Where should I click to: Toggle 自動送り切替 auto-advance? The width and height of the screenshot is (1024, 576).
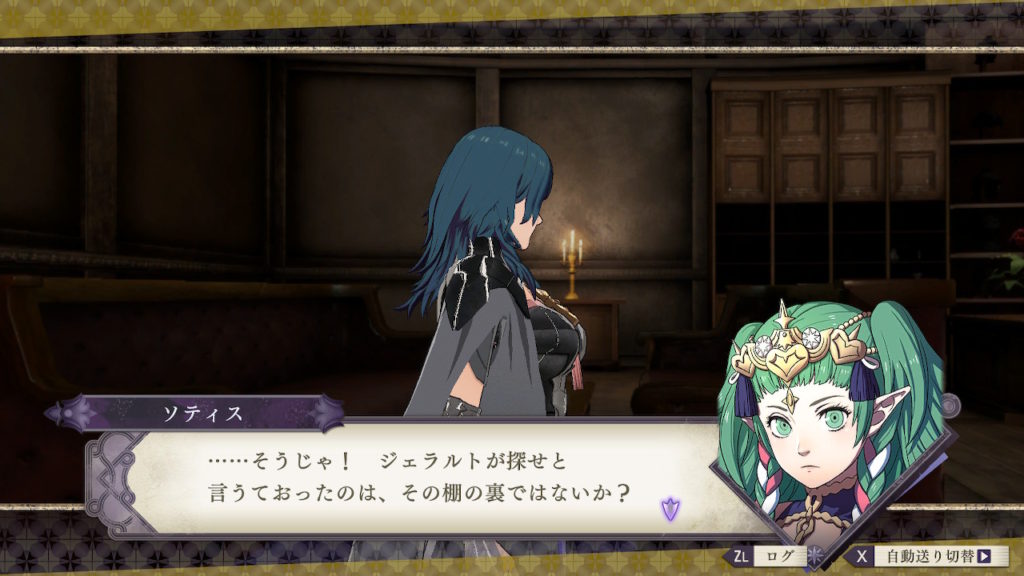tap(929, 556)
